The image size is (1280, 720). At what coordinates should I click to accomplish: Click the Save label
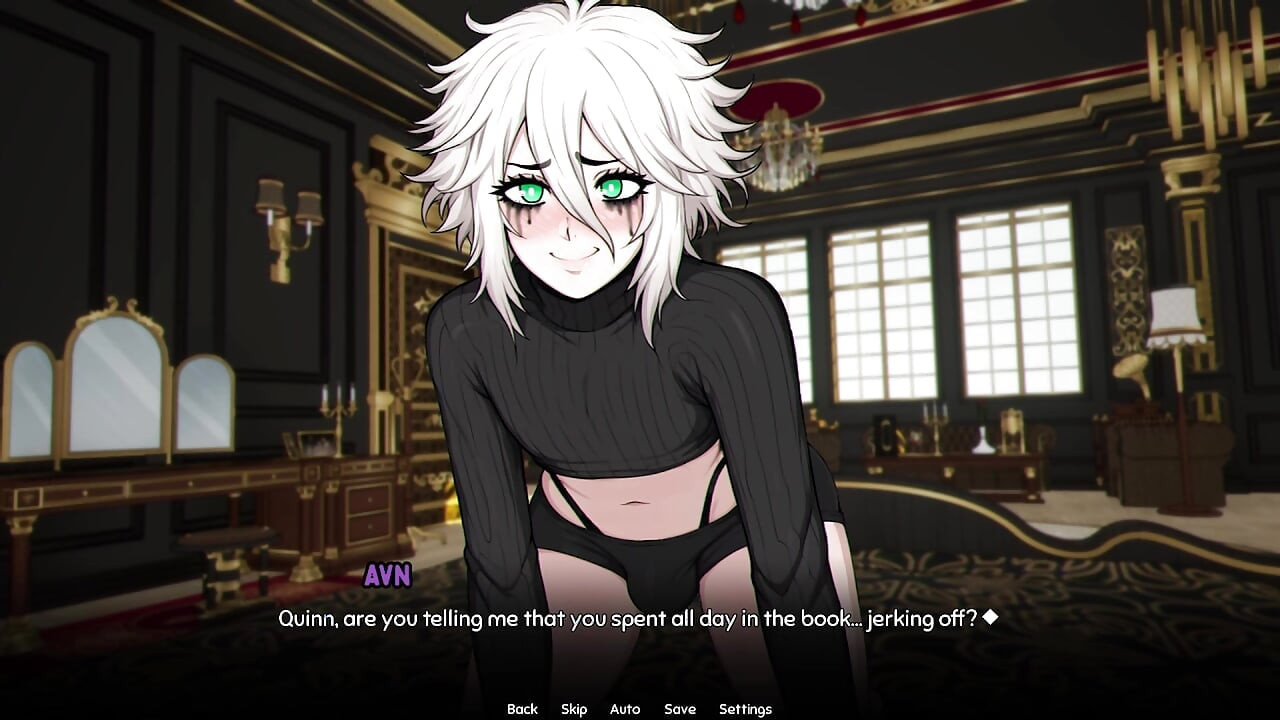tap(680, 708)
